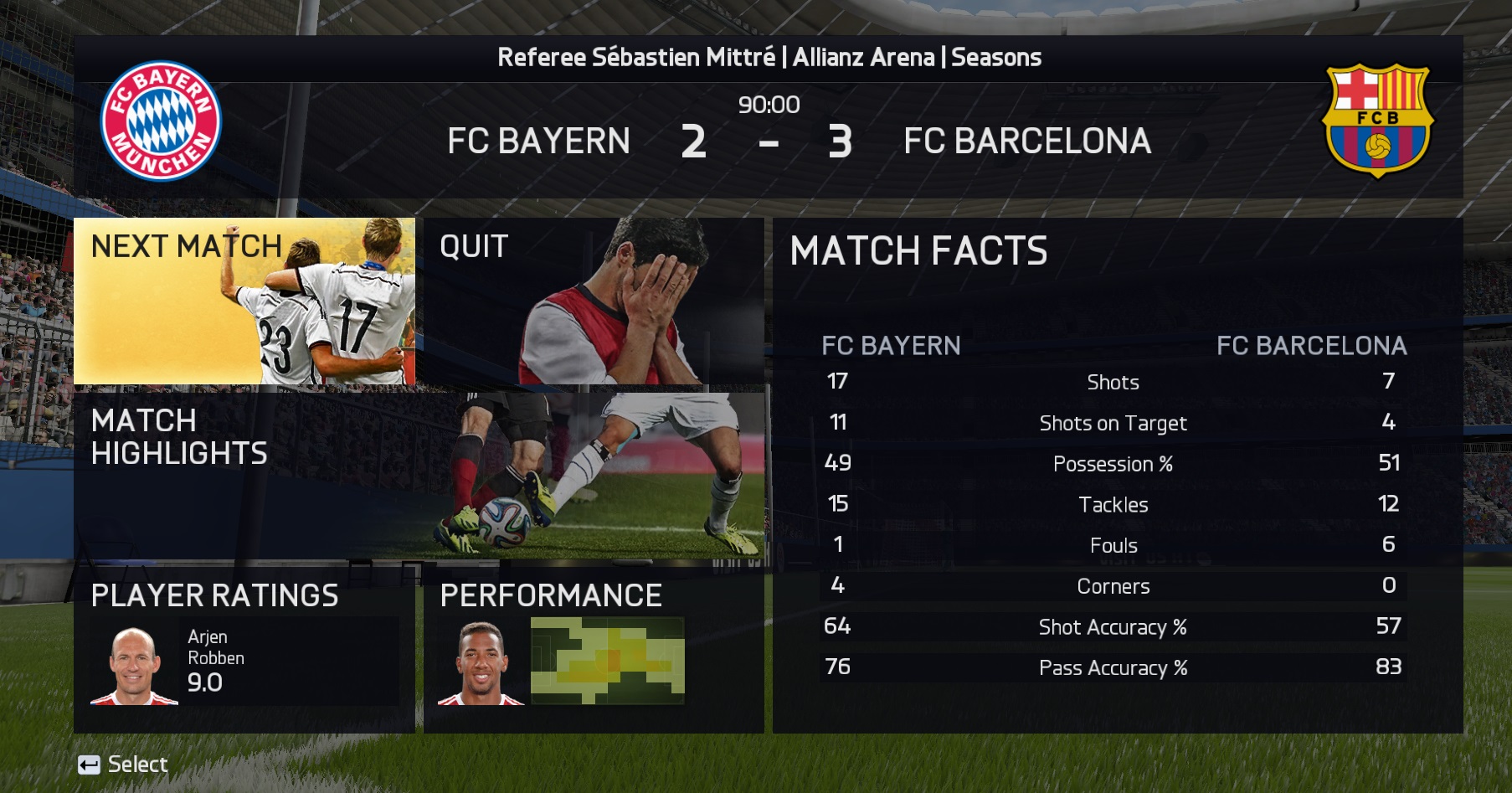1512x793 pixels.
Task: Open the Player Ratings panel
Action: 244,649
